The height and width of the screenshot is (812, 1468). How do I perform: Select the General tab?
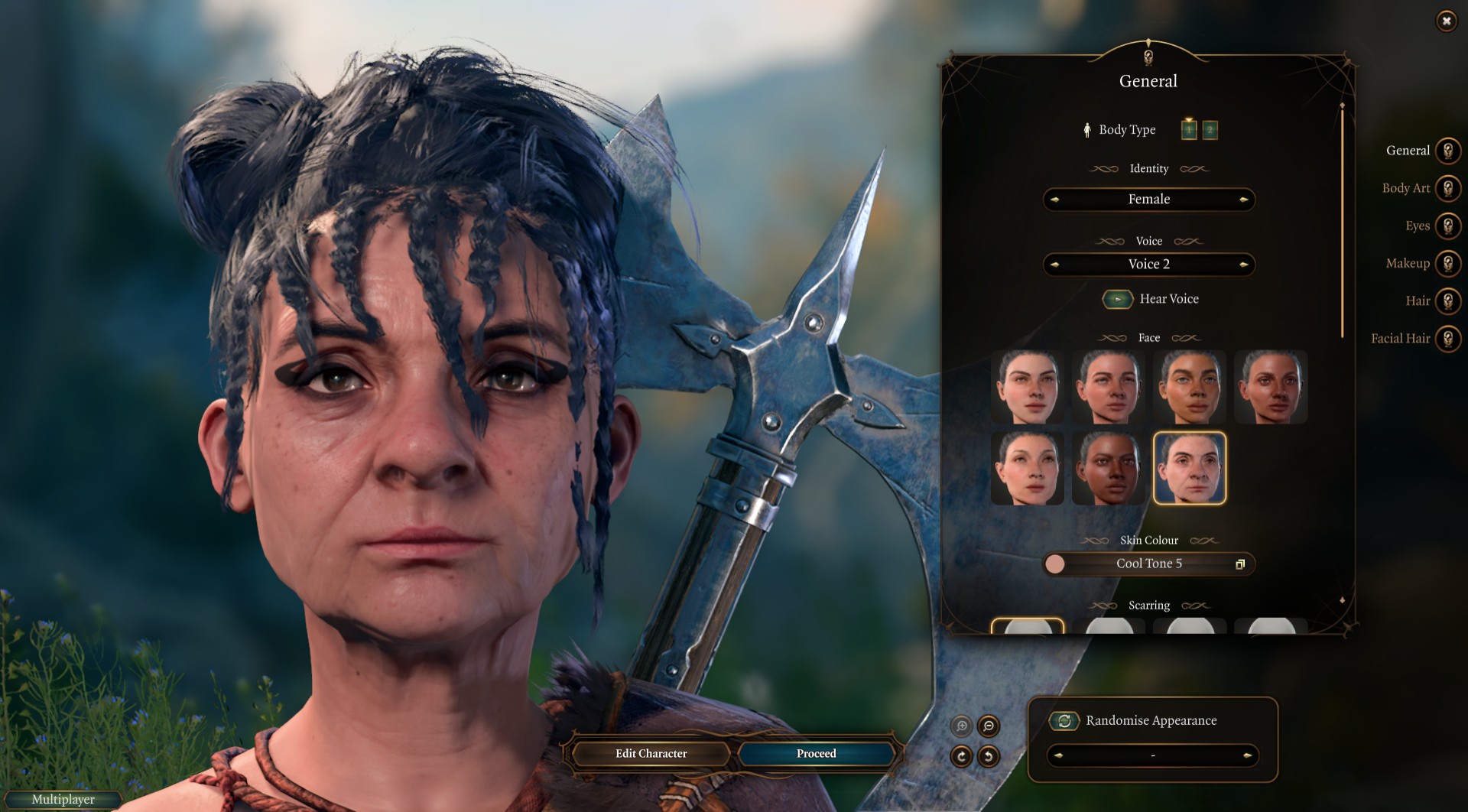(1447, 151)
